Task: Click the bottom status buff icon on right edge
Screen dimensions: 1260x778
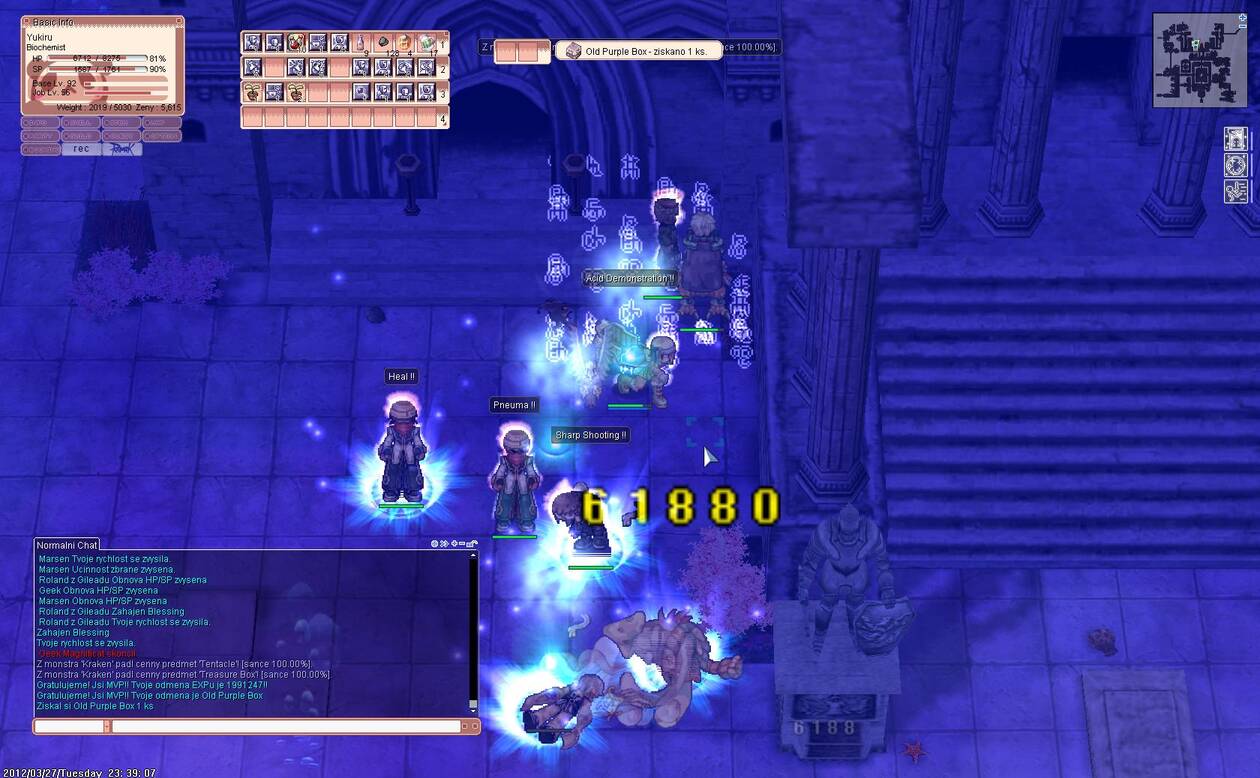Action: [1236, 191]
